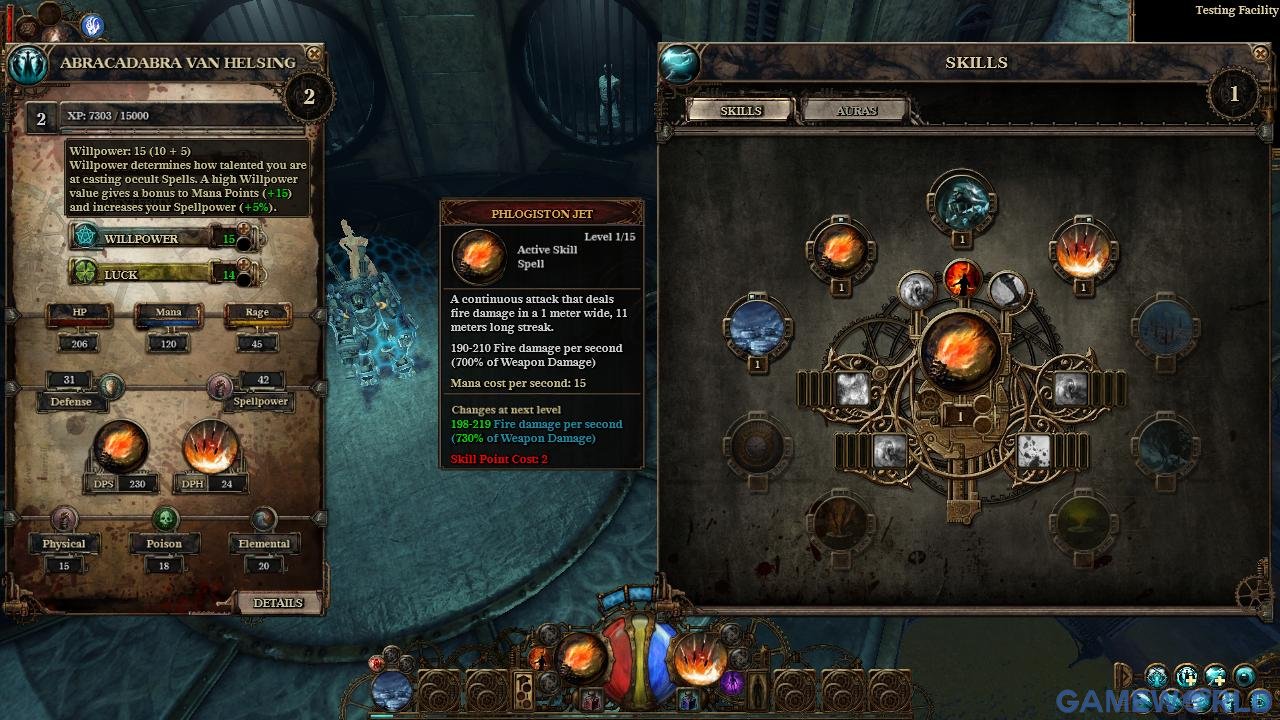Pick the fiery spikes explosion skill node
Screen dimensions: 1280x720
[x=1082, y=250]
